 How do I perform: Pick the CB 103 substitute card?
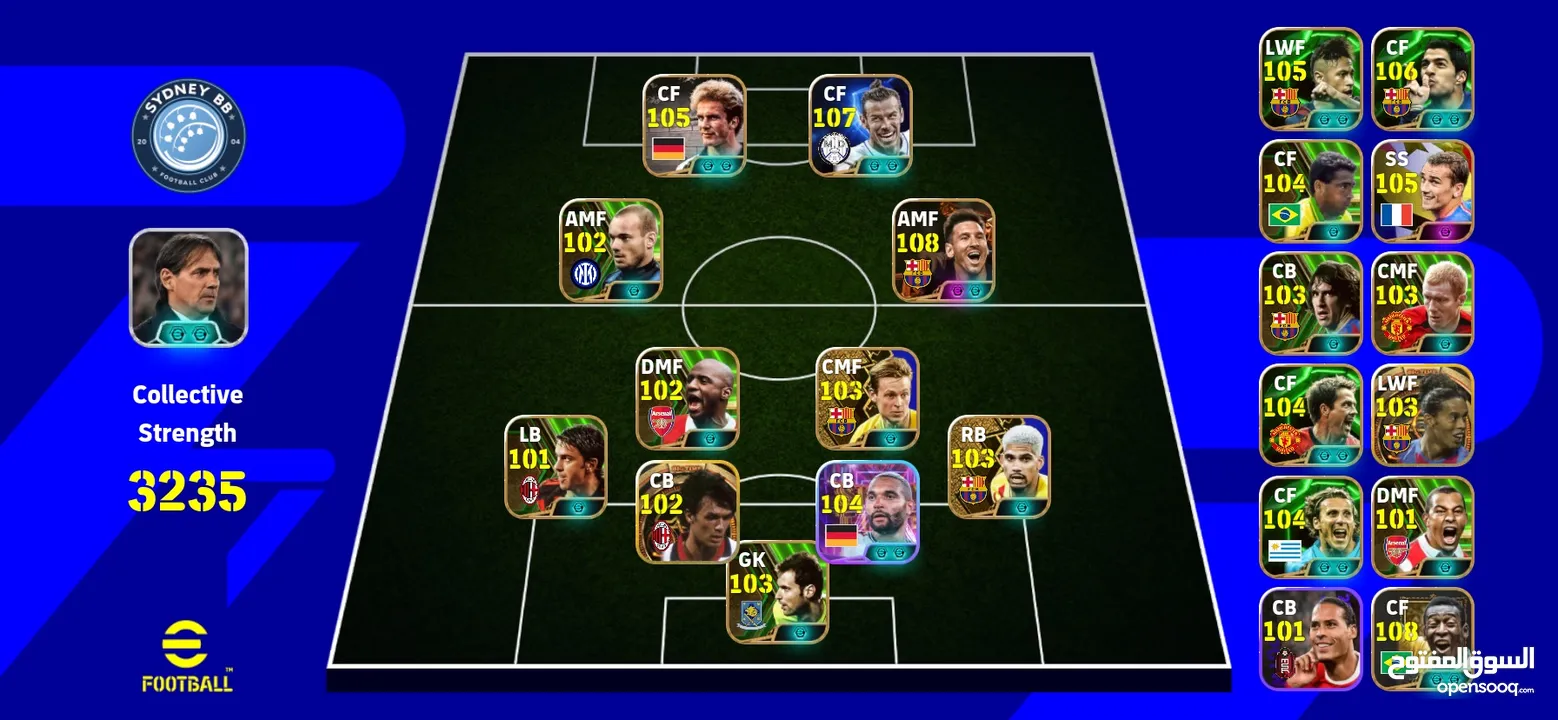click(x=1310, y=303)
